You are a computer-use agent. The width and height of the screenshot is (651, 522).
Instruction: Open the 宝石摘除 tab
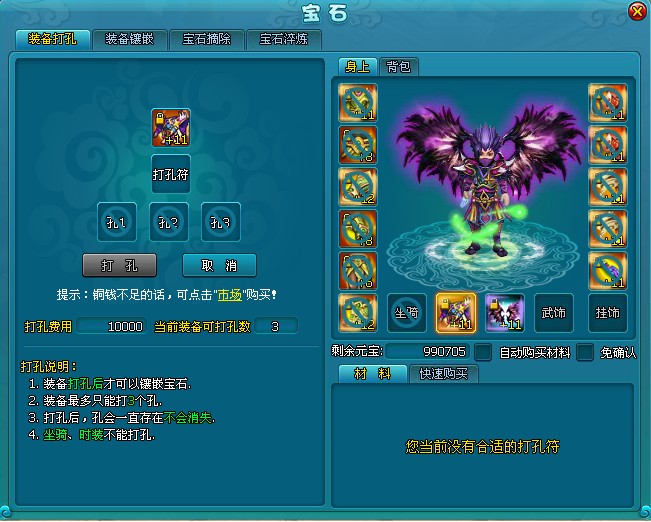click(x=207, y=39)
